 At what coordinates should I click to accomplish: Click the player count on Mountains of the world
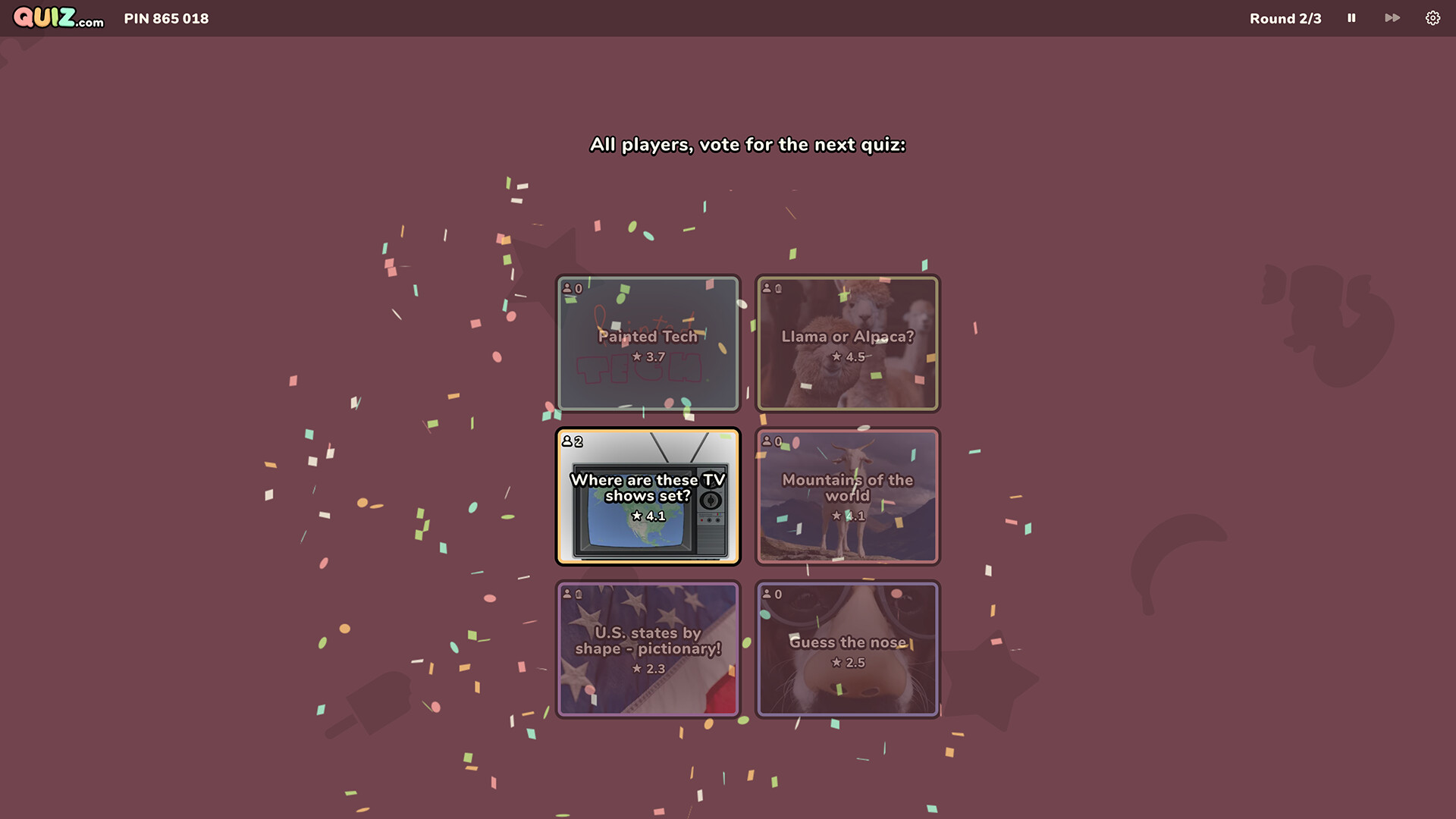[x=770, y=441]
